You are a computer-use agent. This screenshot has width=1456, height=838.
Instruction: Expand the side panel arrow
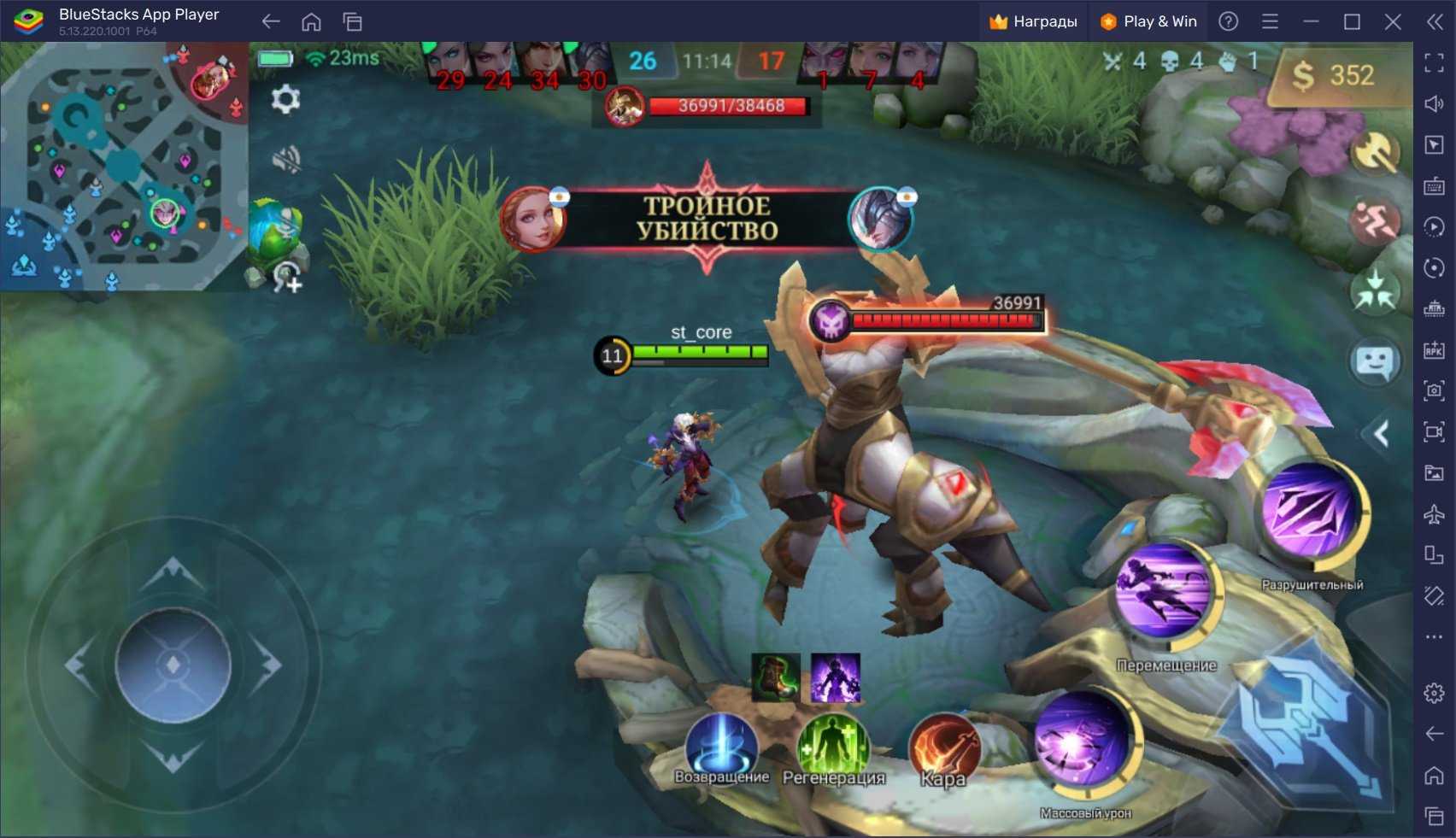point(1381,434)
